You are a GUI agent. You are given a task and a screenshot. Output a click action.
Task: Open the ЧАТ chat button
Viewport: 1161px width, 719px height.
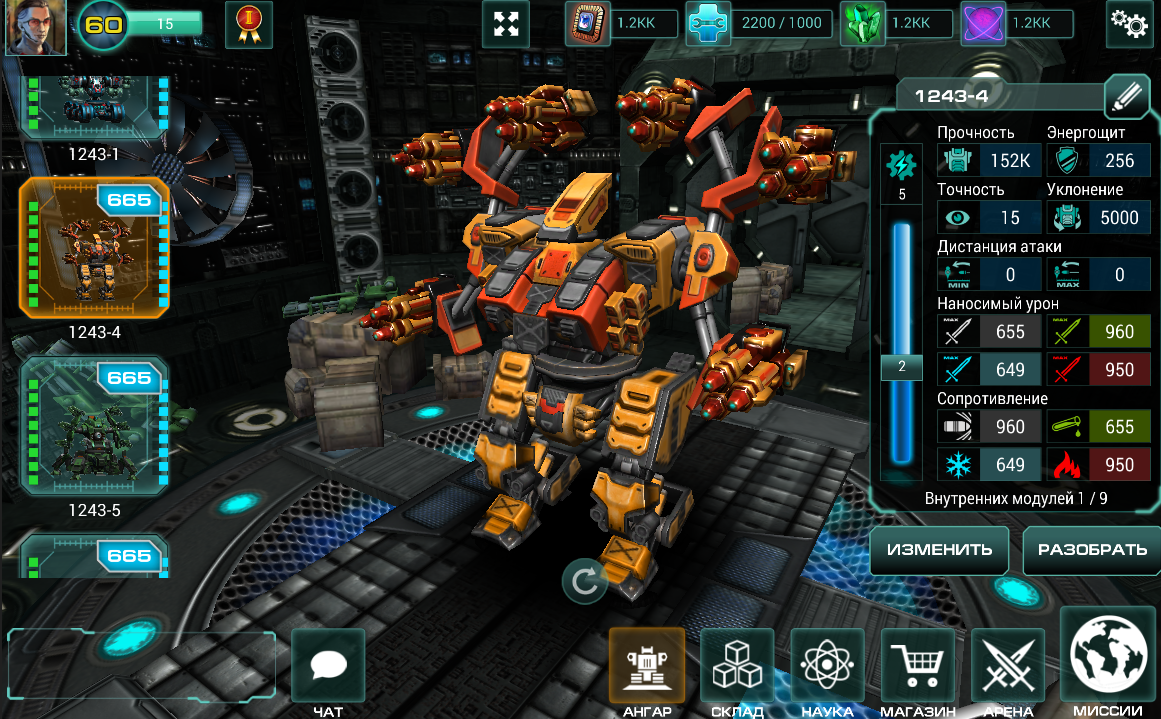coord(328,666)
